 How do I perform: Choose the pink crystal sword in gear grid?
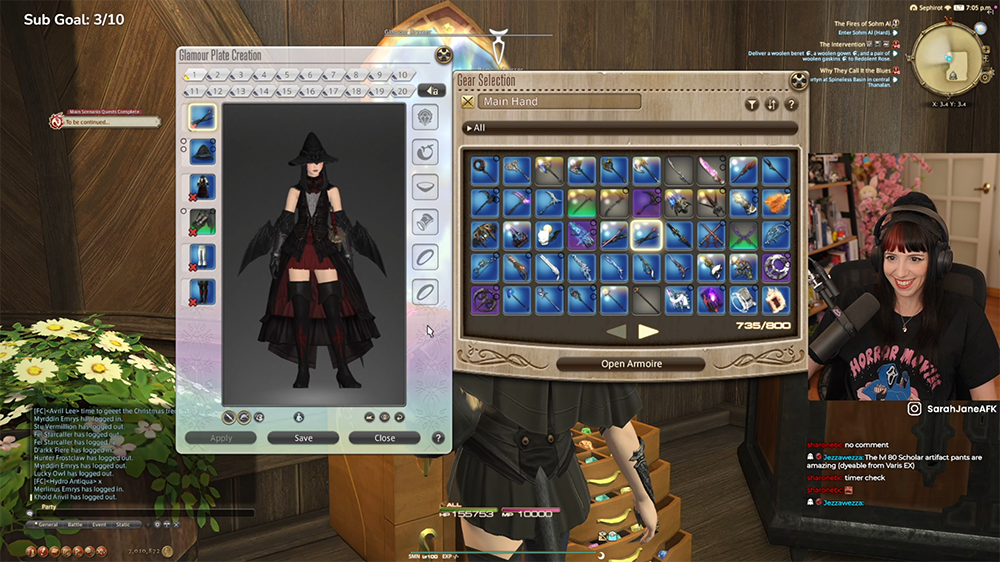711,170
